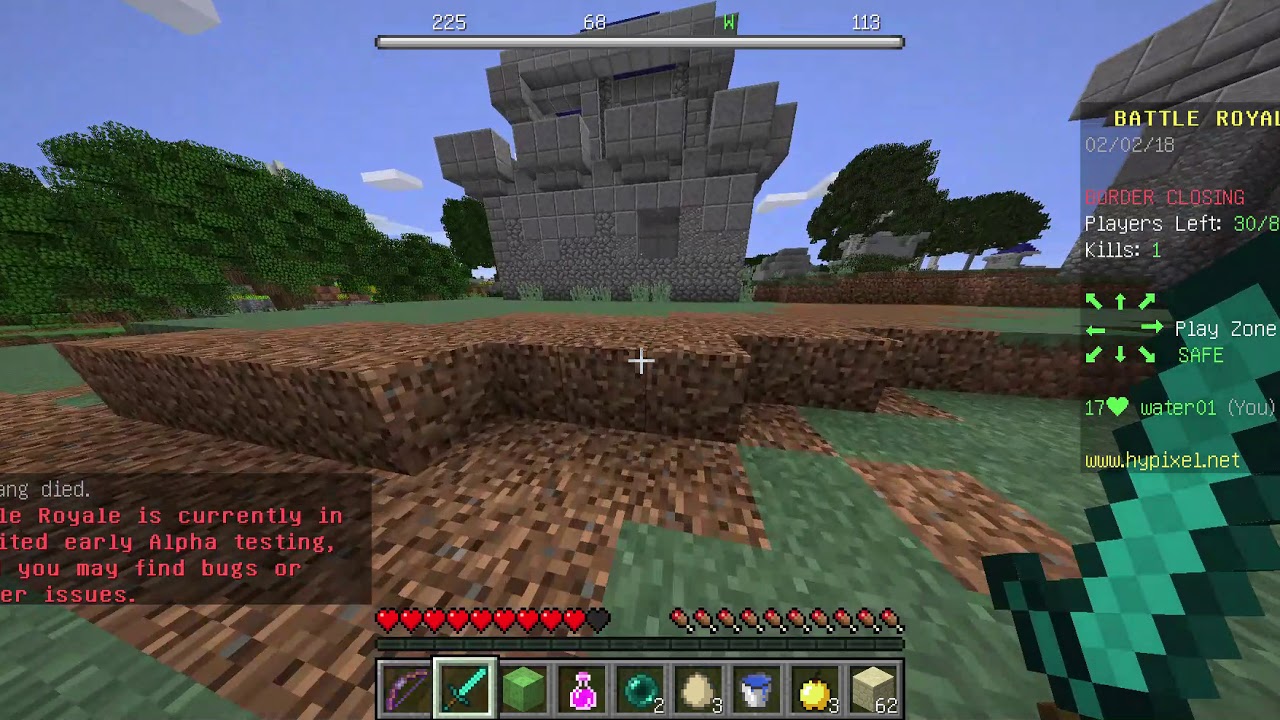Select the water bucket item
This screenshot has width=1280, height=720.
tap(758, 686)
